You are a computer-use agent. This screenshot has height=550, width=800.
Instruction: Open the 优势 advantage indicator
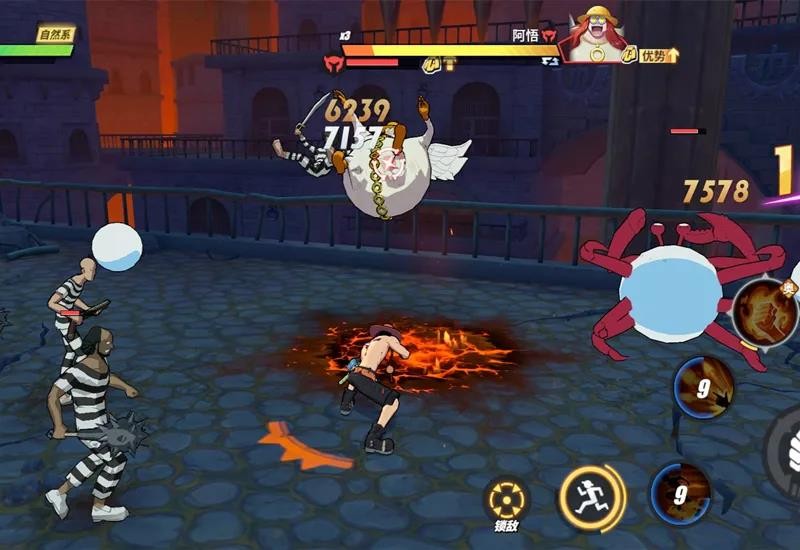(x=657, y=56)
